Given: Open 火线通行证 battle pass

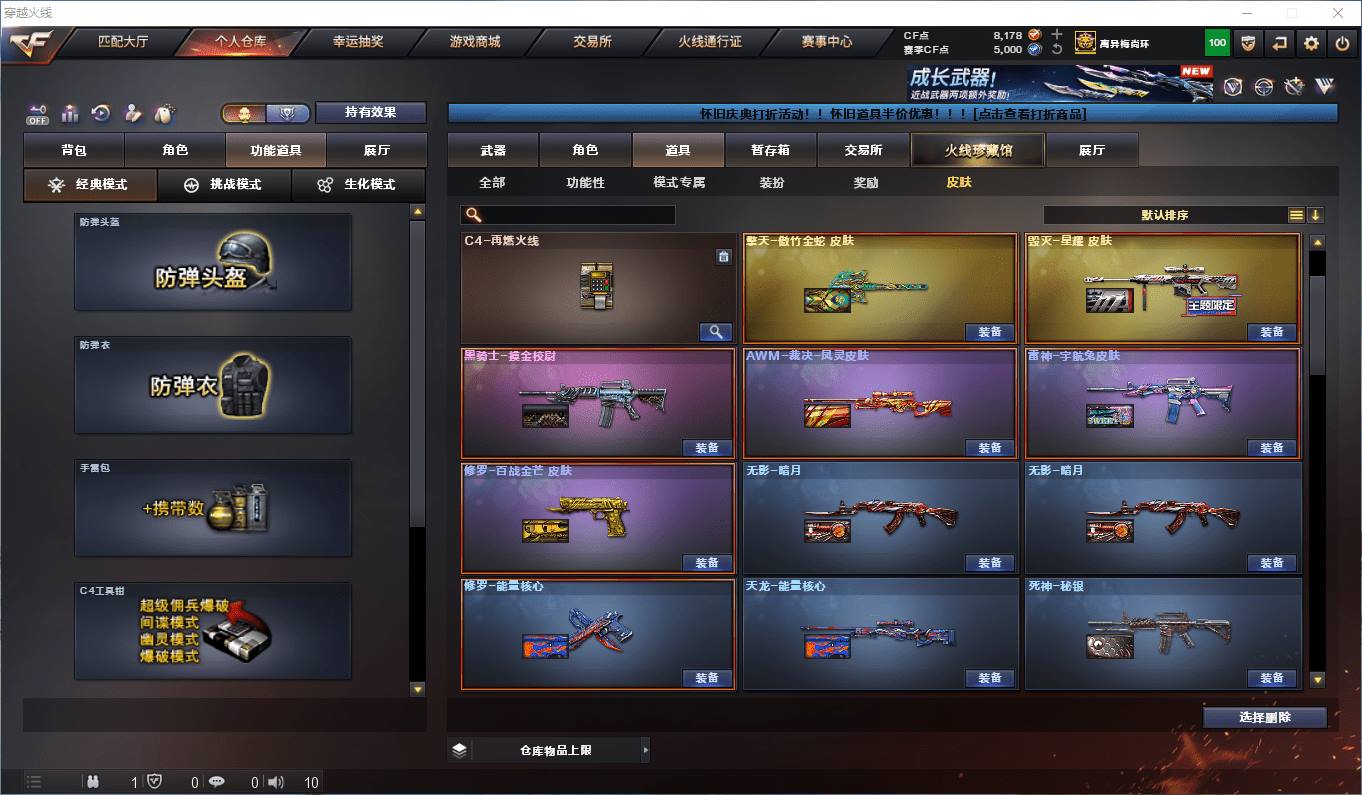Looking at the screenshot, I should point(709,42).
